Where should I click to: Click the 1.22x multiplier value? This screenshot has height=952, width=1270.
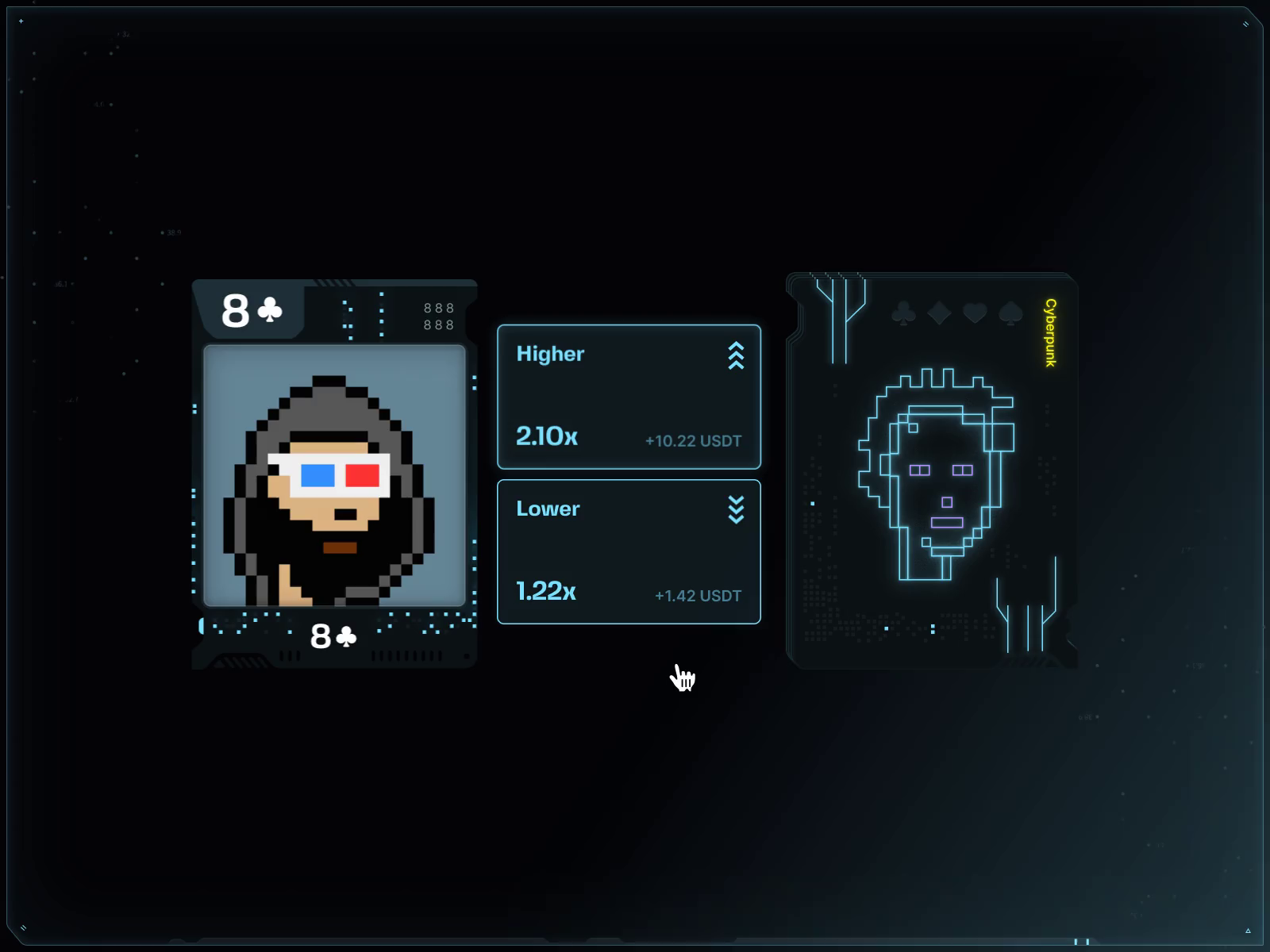pos(545,590)
